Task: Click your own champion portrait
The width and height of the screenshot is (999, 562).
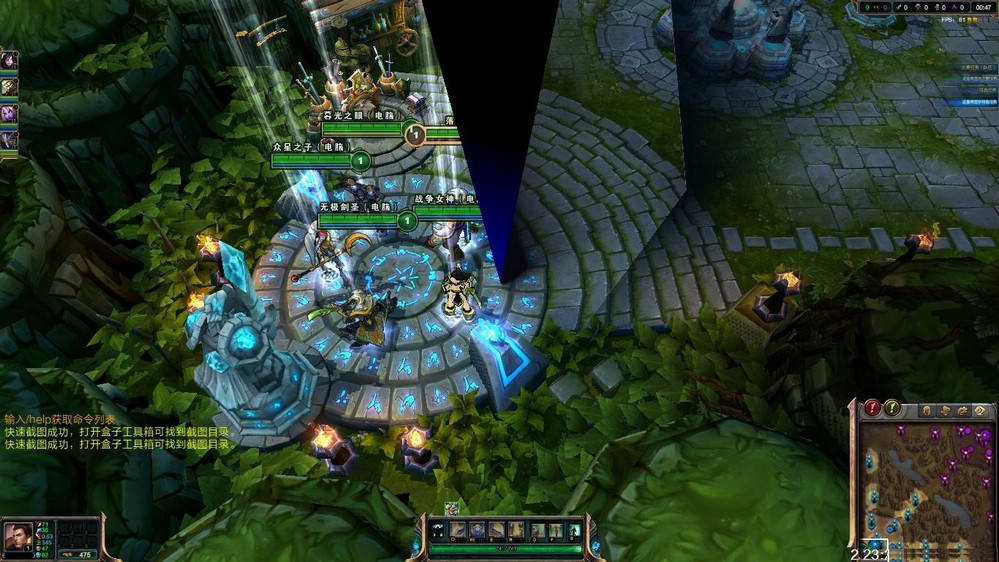Action: (x=19, y=538)
